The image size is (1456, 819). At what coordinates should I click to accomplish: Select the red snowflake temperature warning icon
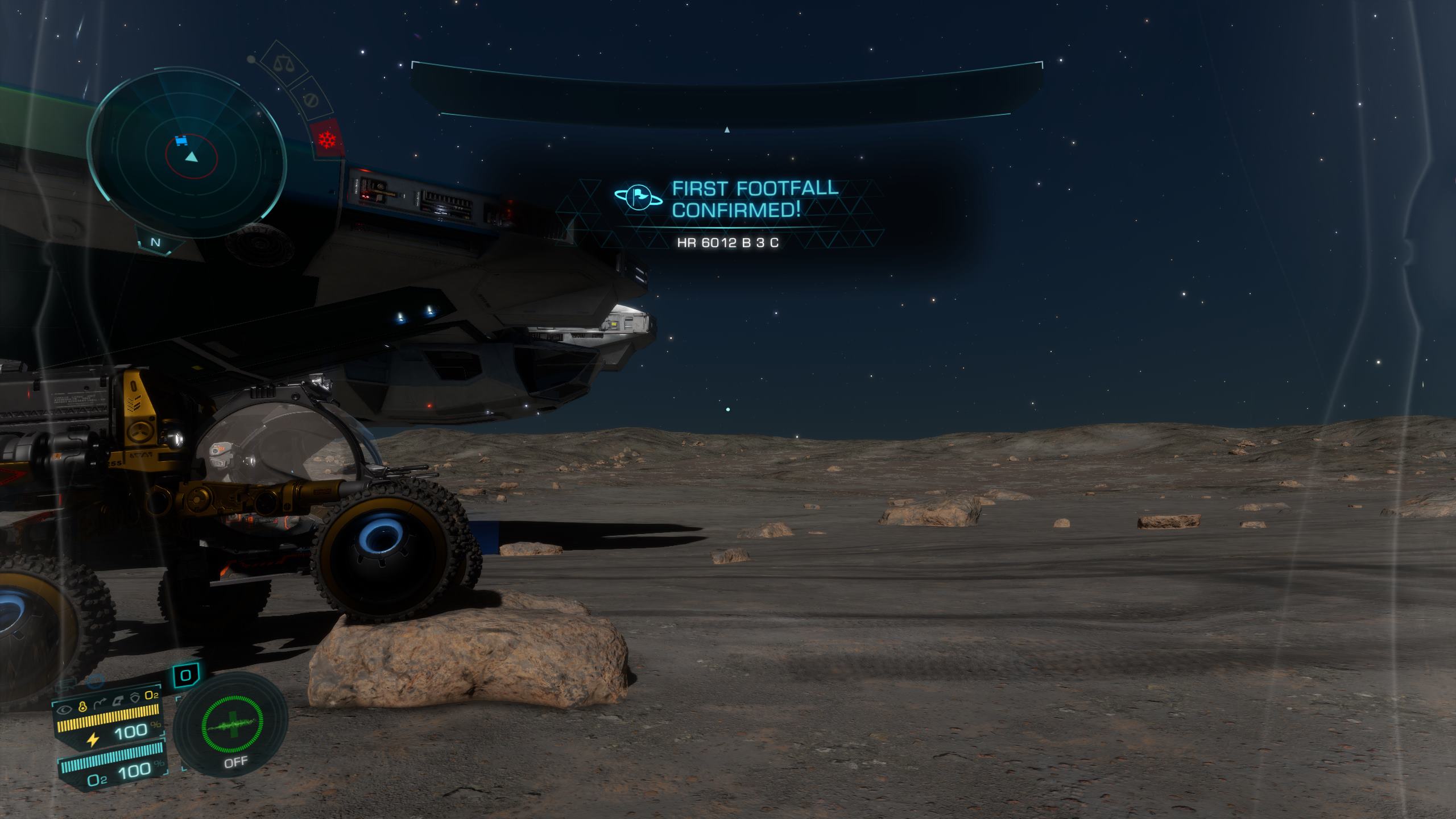pos(327,139)
